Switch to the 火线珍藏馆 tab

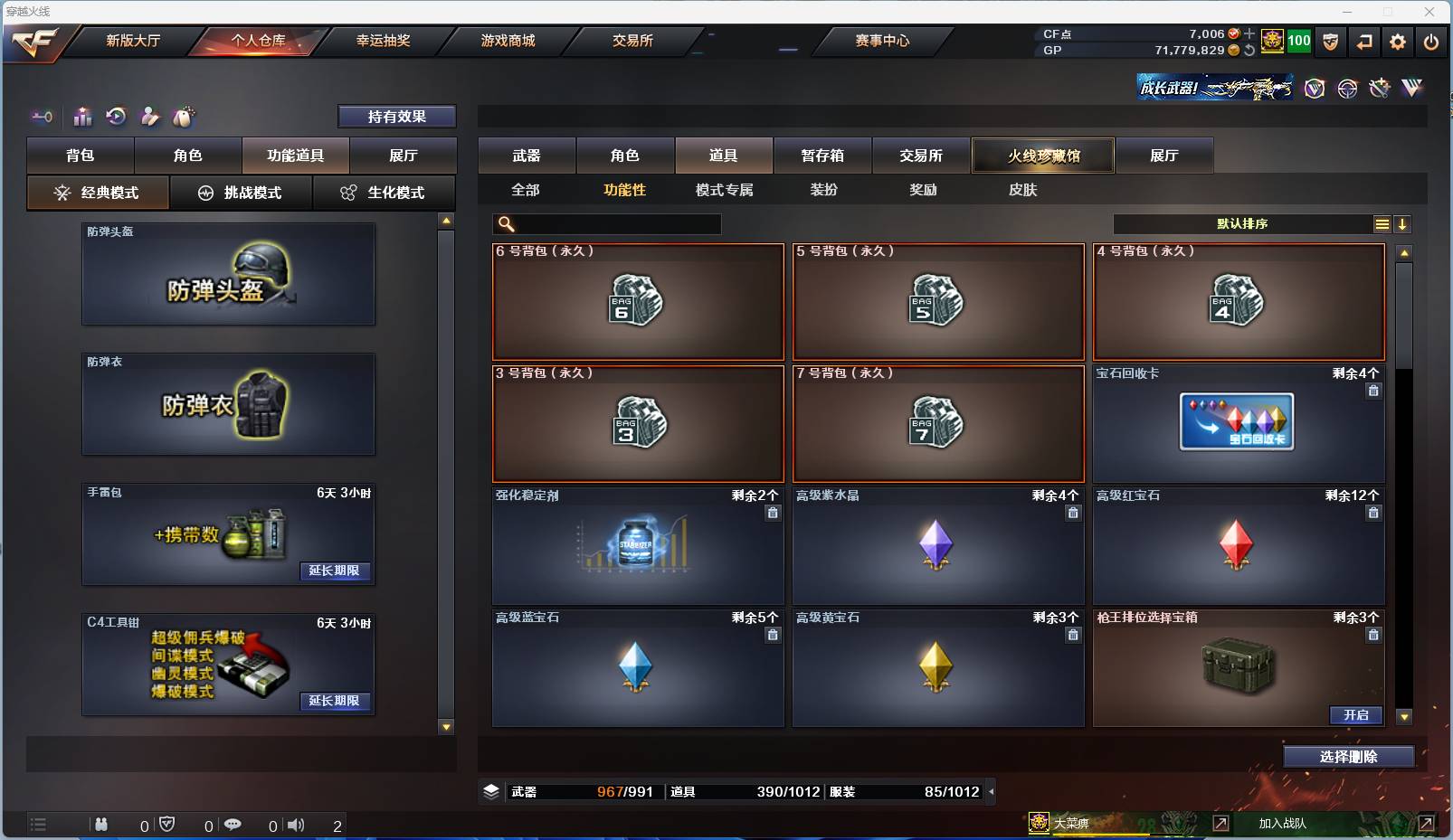point(1044,155)
